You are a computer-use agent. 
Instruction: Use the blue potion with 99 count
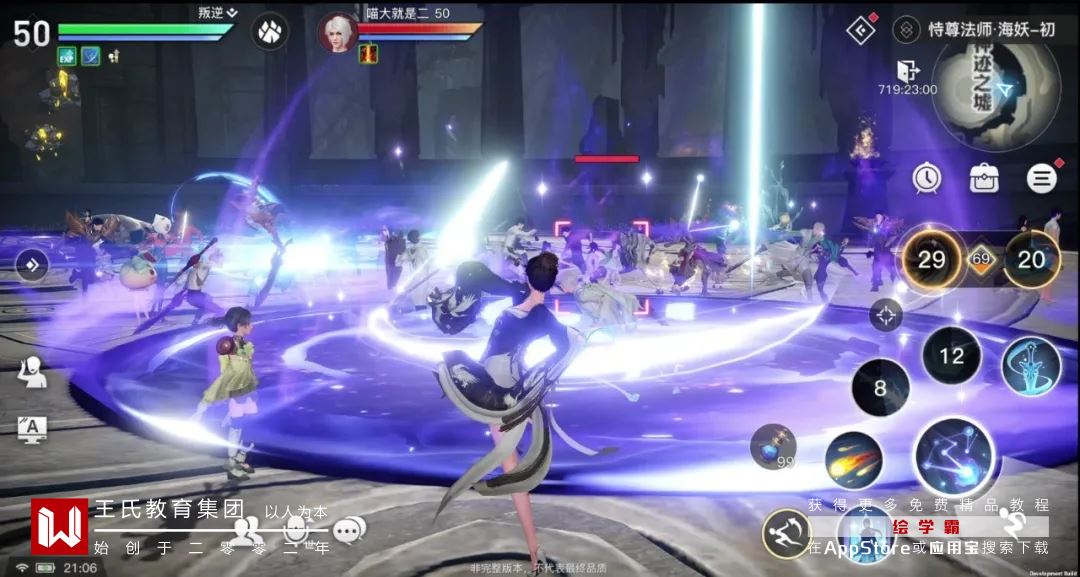pyautogui.click(x=774, y=446)
